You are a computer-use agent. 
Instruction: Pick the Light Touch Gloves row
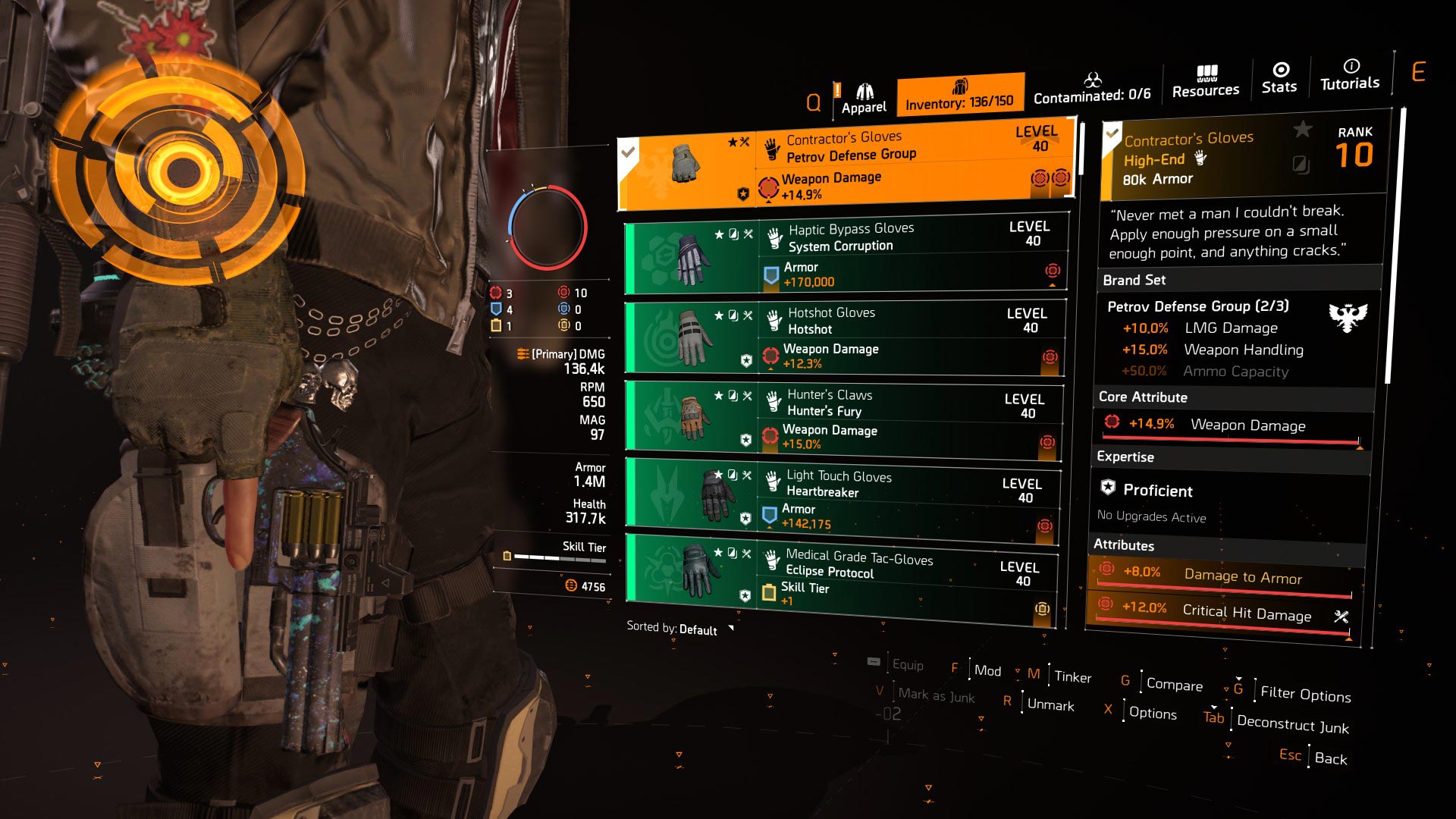coord(843,500)
